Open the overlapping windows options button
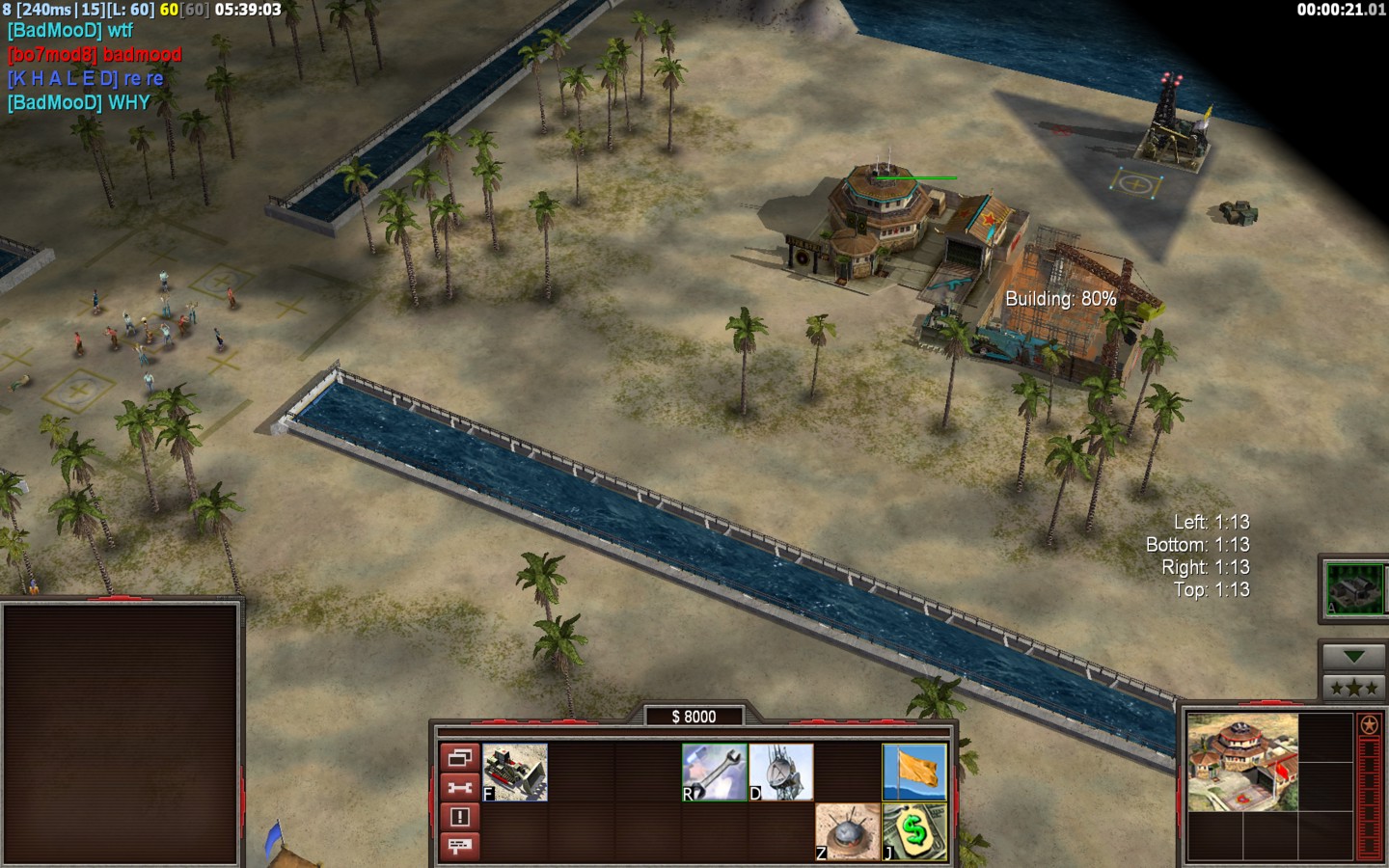Viewport: 1389px width, 868px height. [x=460, y=758]
